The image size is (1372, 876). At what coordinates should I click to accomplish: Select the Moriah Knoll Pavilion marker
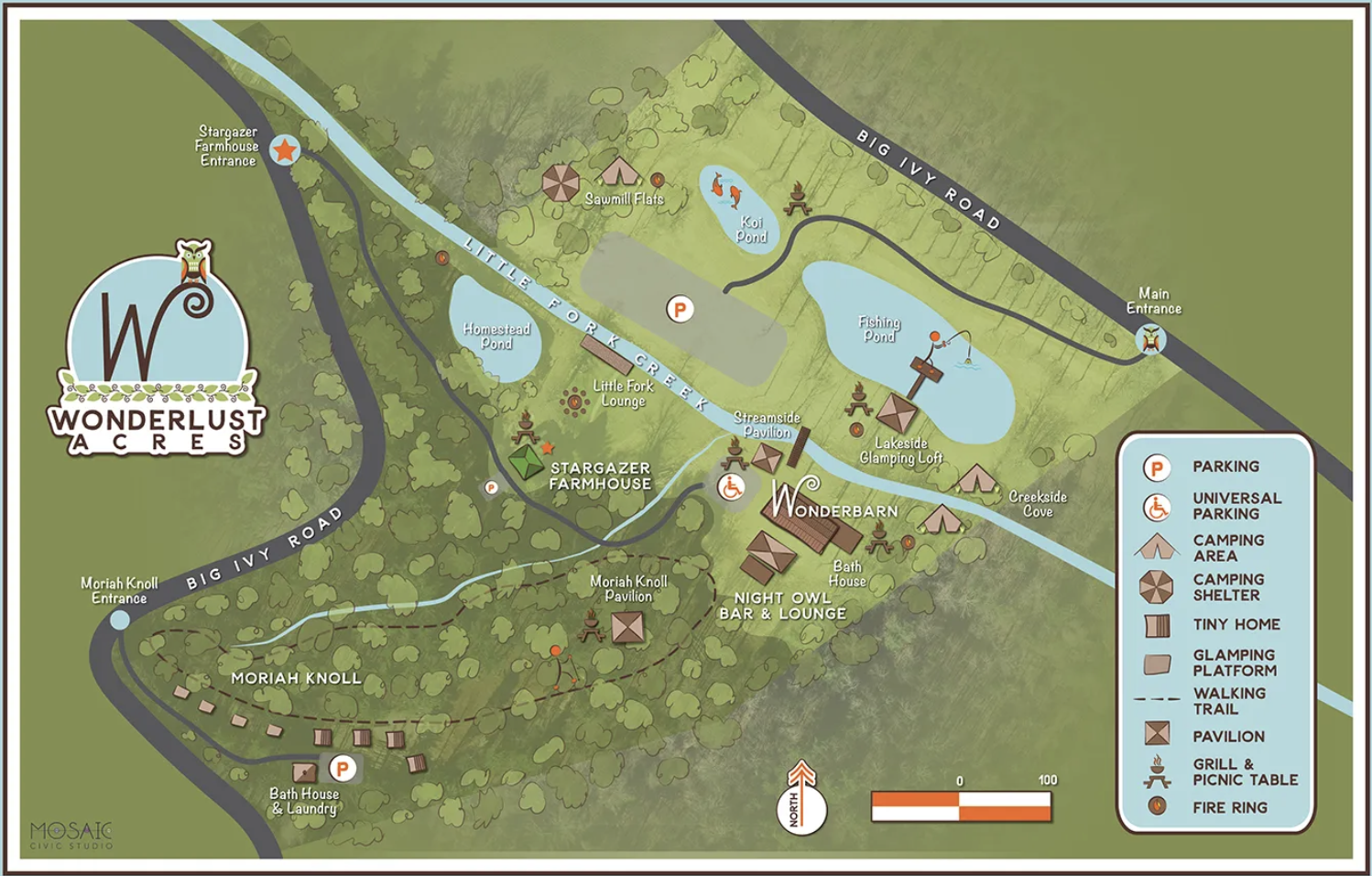[x=627, y=628]
